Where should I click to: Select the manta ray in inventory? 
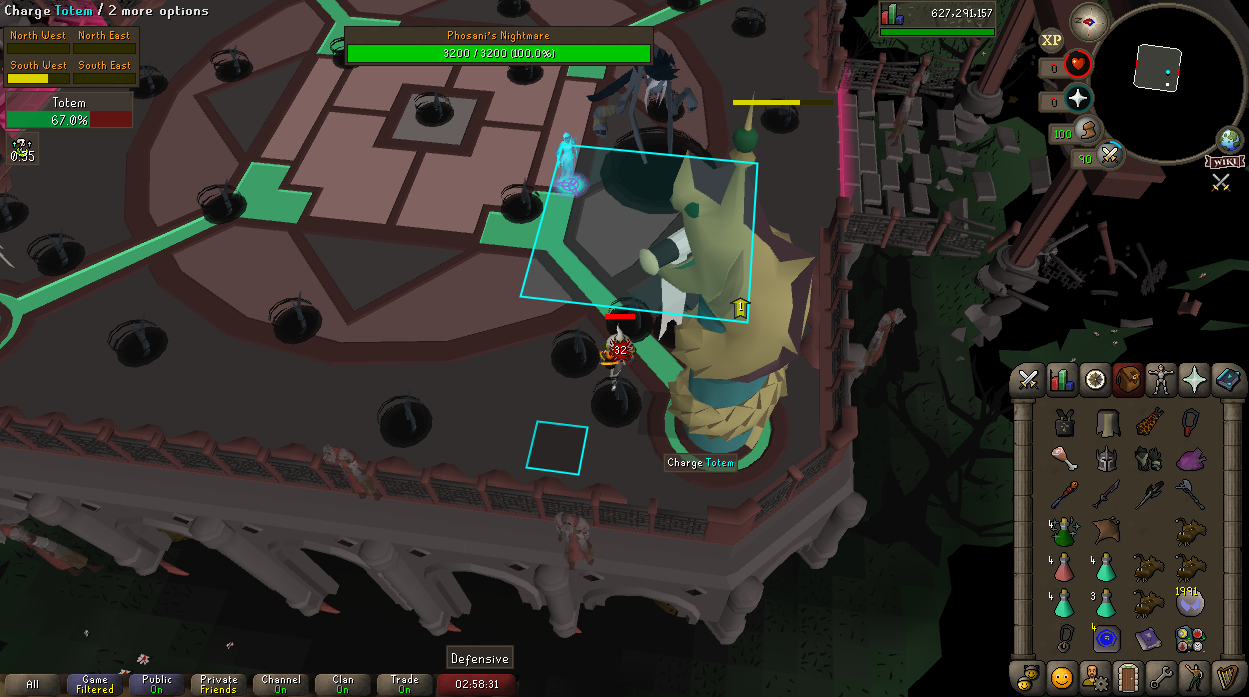pos(1106,529)
